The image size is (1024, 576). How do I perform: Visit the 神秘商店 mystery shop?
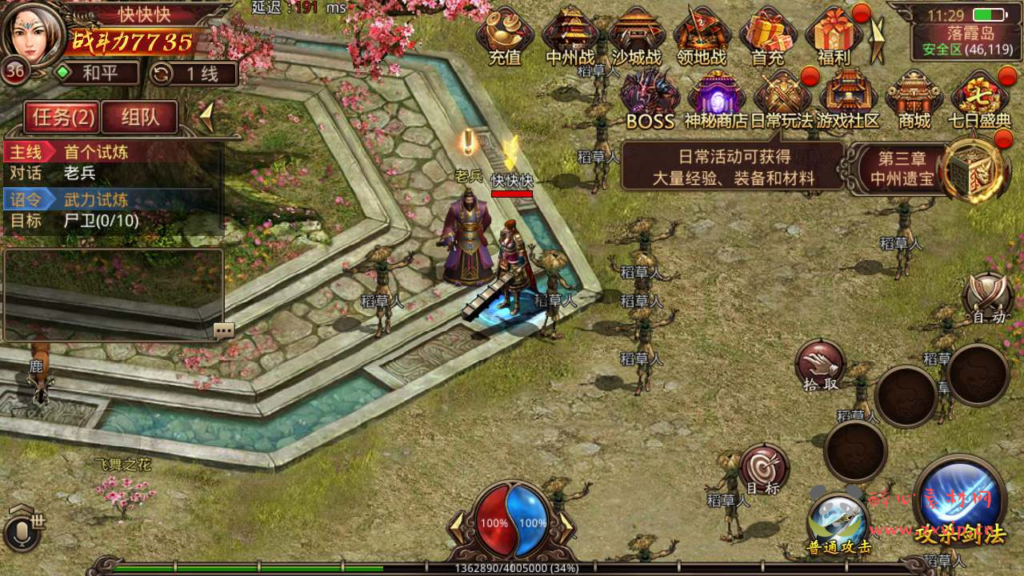pyautogui.click(x=716, y=98)
